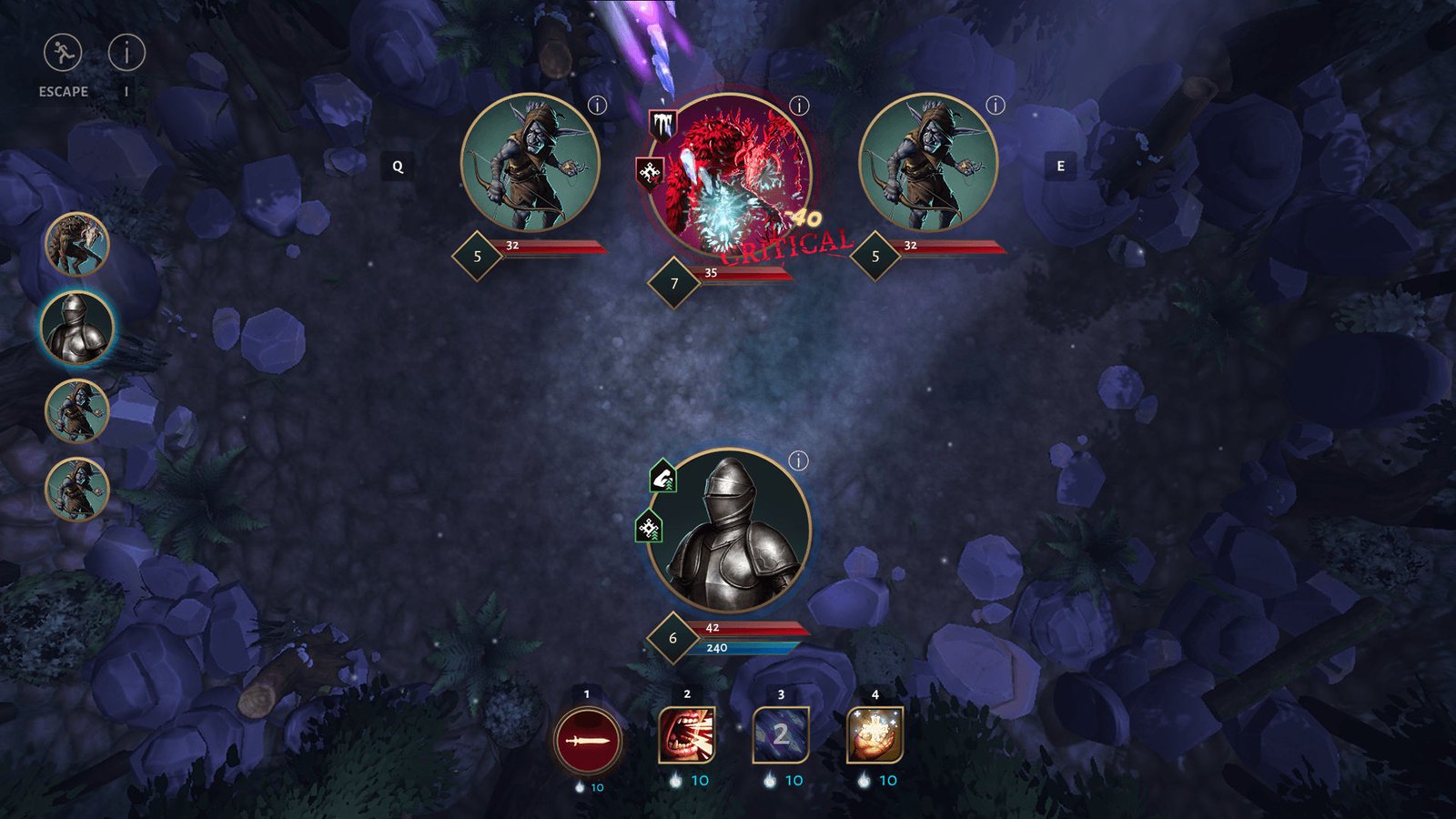Image resolution: width=1456 pixels, height=819 pixels.
Task: Select the ability on cooldown showing 2
Action: click(781, 735)
